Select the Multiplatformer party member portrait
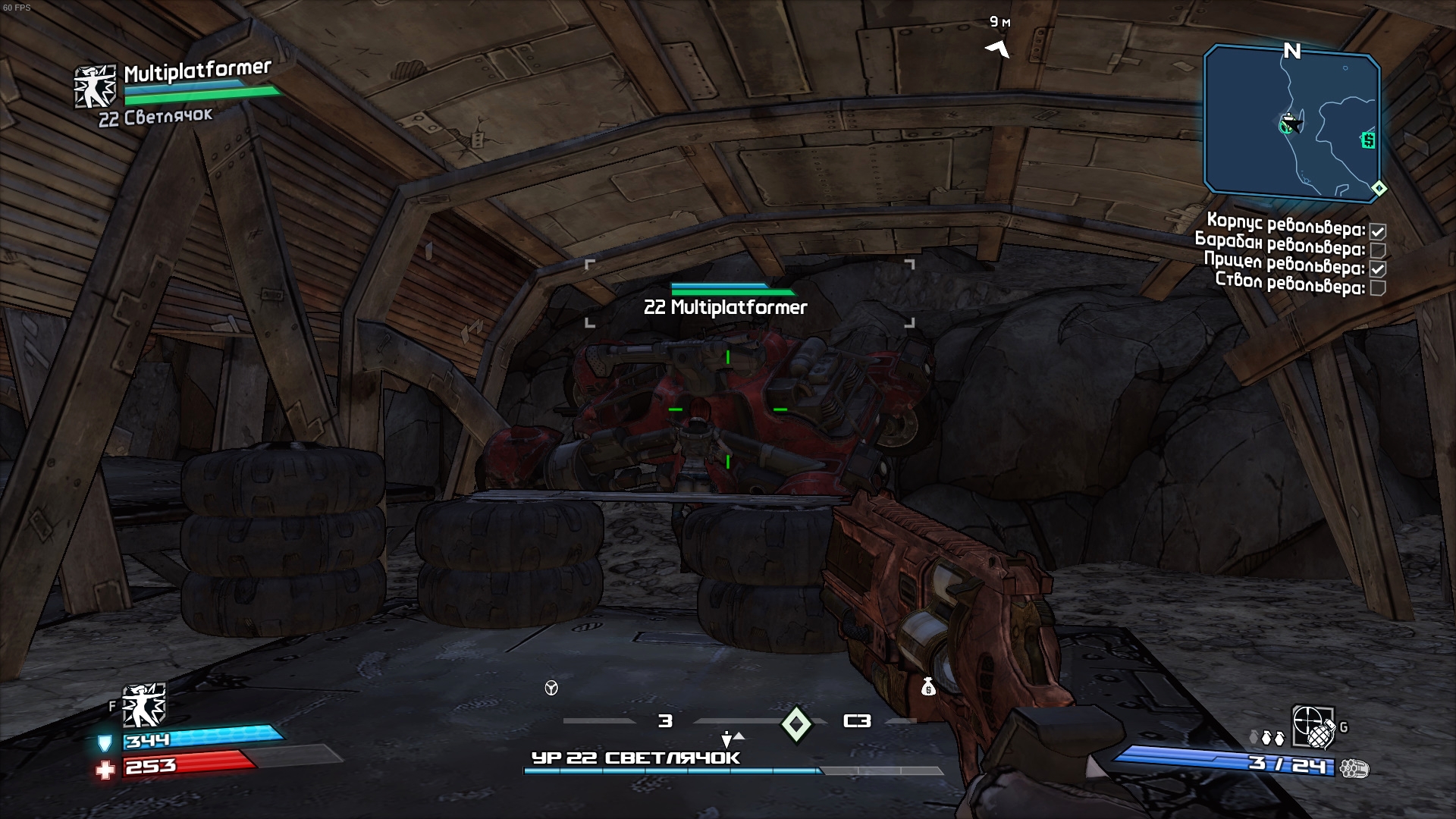The image size is (1456, 819). (95, 86)
